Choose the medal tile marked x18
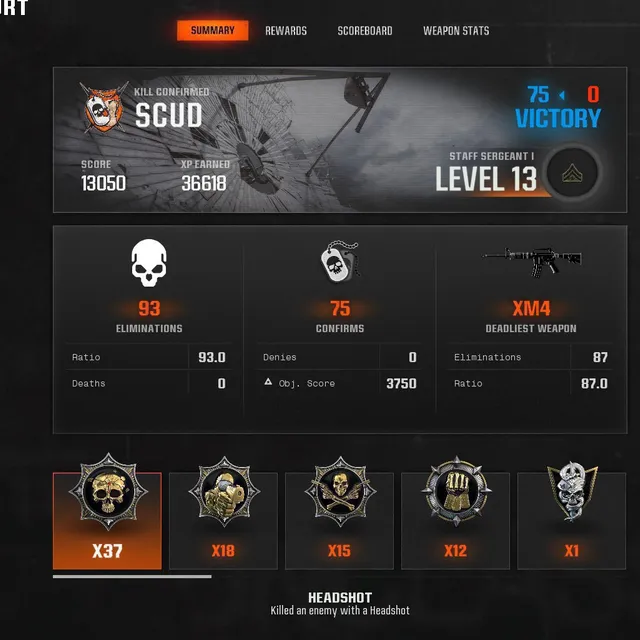This screenshot has height=640, width=640. coord(223,520)
